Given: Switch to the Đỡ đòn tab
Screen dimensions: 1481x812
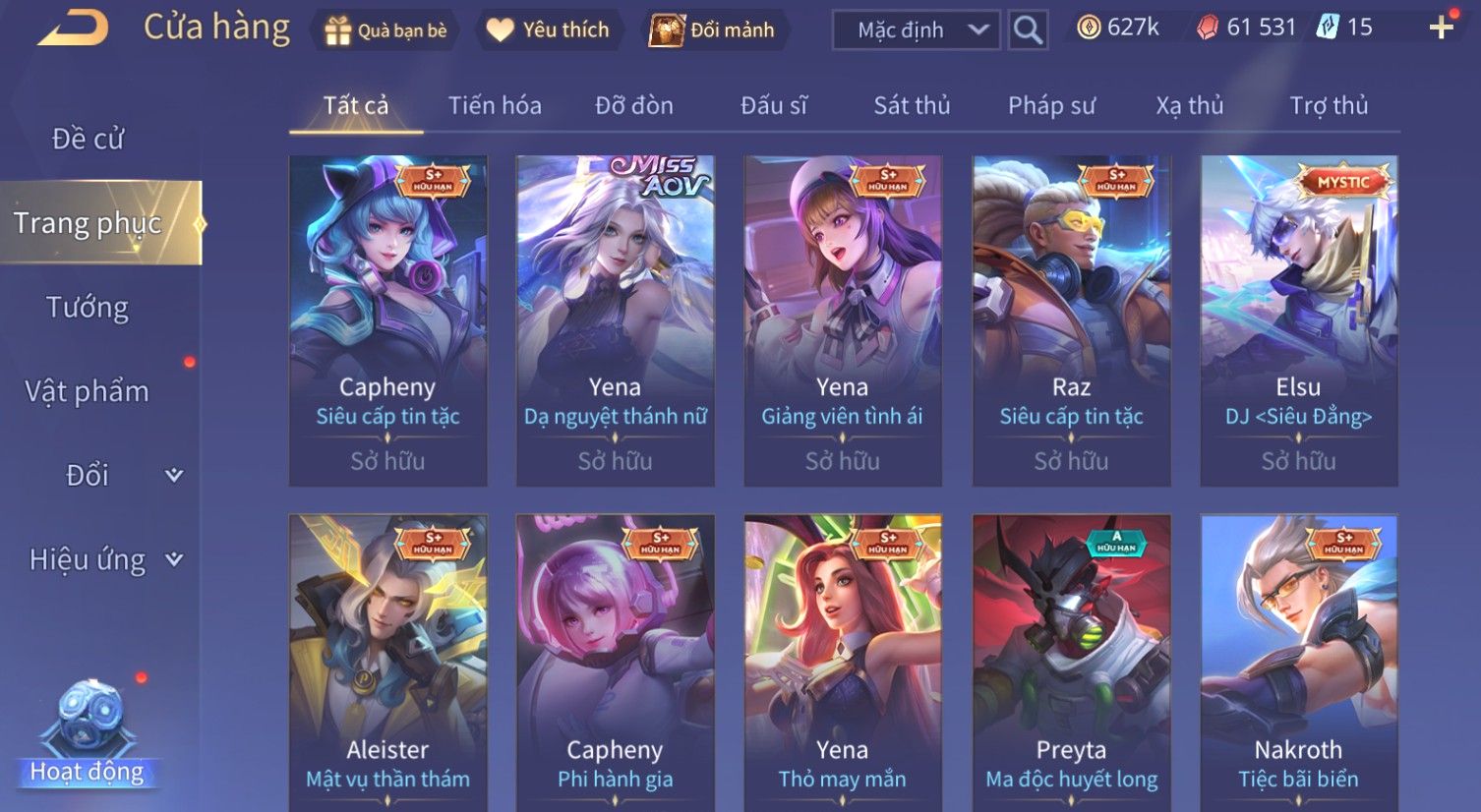Looking at the screenshot, I should [634, 105].
